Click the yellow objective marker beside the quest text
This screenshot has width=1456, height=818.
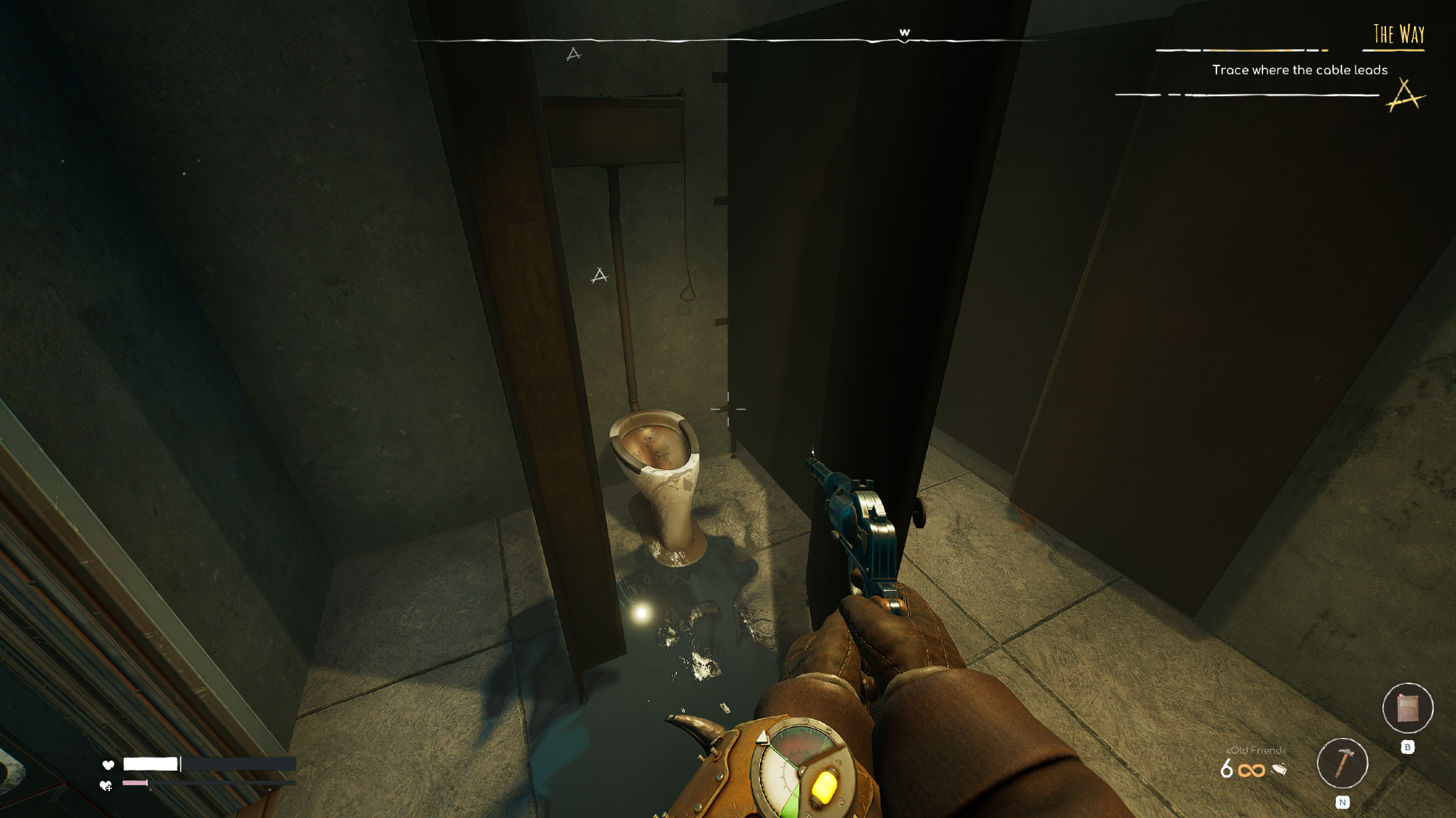[x=1404, y=95]
